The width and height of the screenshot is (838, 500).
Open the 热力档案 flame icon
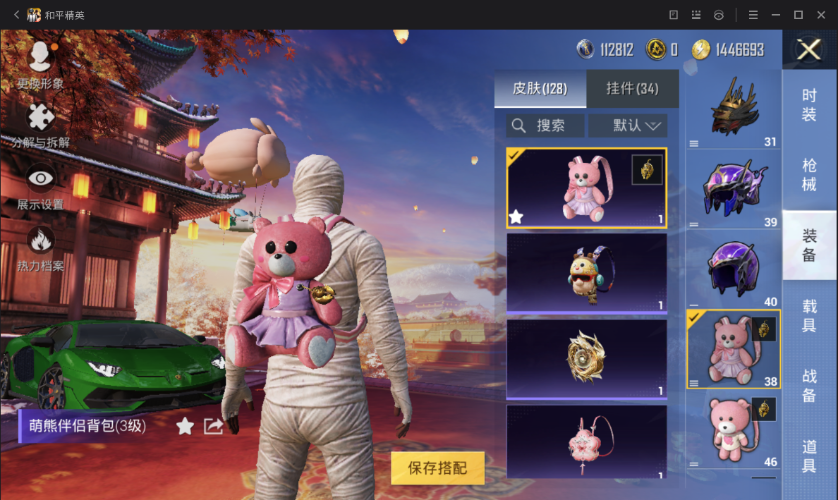40,248
